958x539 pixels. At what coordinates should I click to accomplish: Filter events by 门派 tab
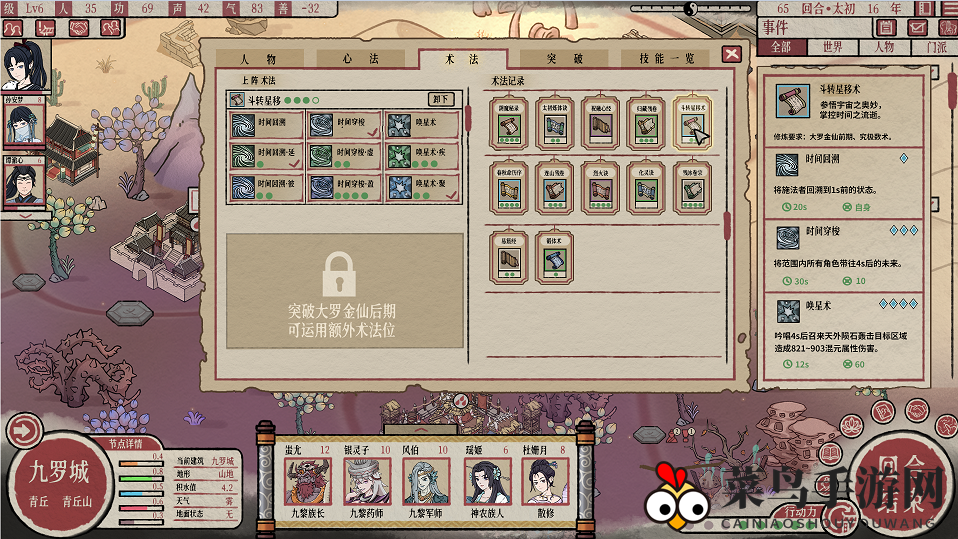click(936, 47)
